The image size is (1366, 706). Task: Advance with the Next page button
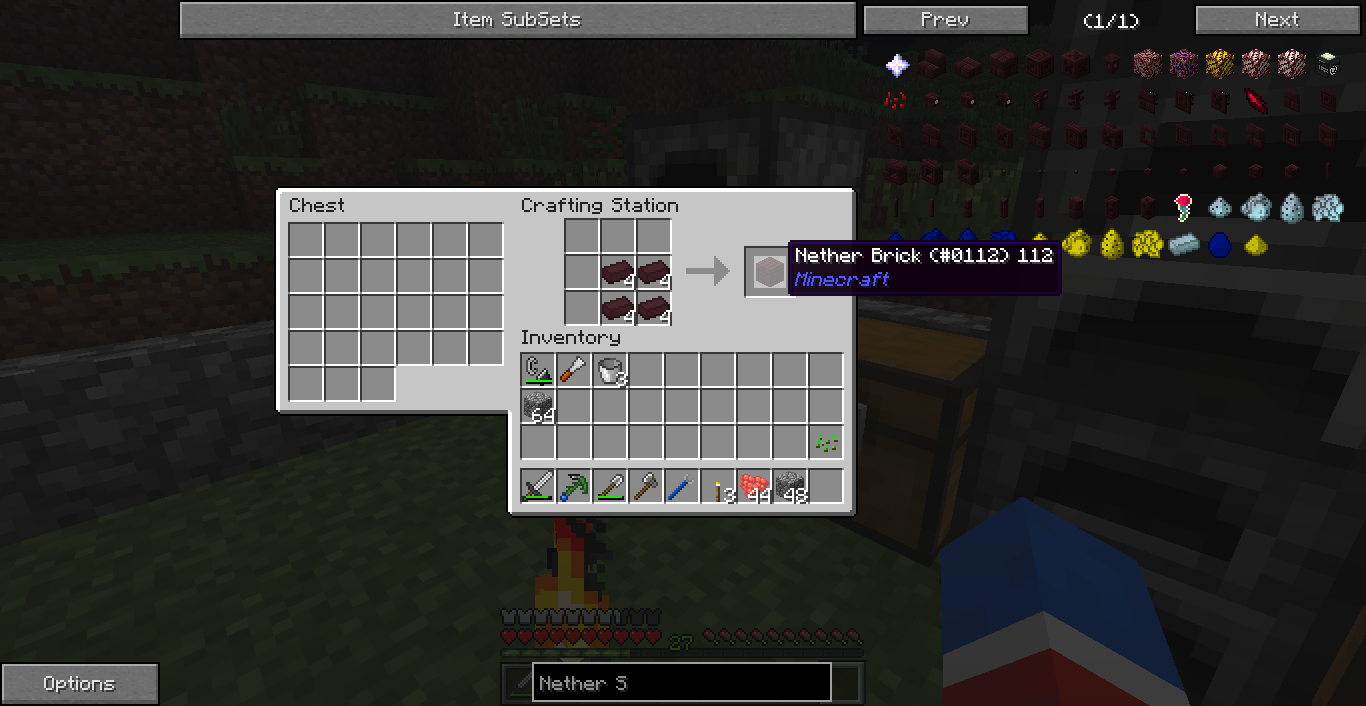(x=1276, y=20)
